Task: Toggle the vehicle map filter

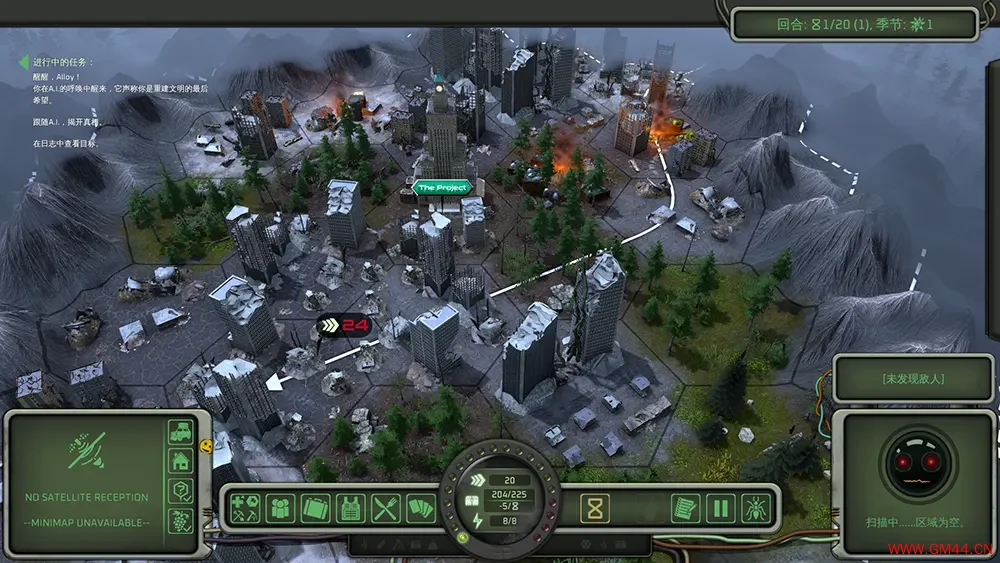Action: (x=181, y=432)
